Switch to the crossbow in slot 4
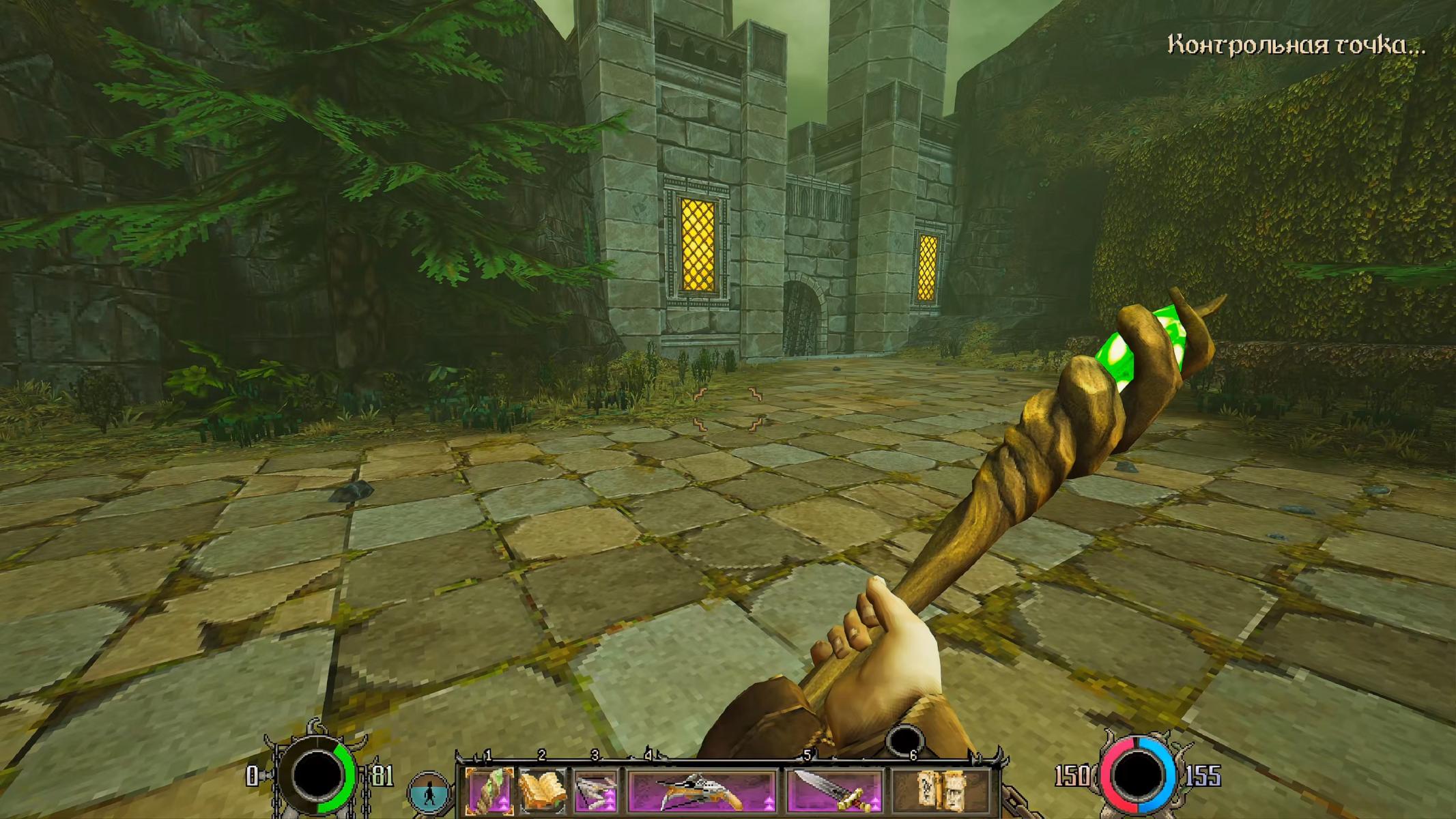1456x819 pixels. pos(702,791)
